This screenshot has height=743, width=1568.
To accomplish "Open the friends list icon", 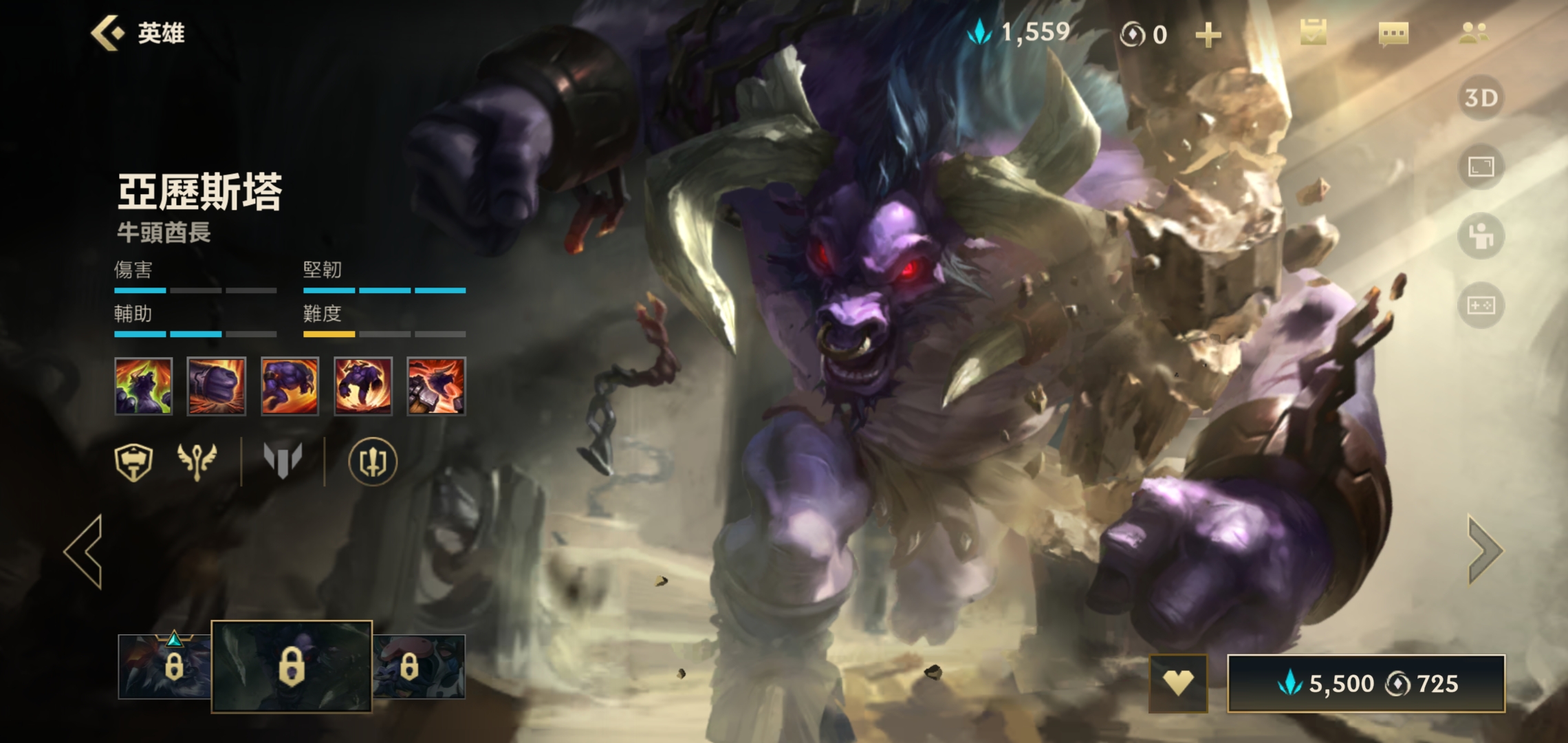I will click(x=1473, y=33).
